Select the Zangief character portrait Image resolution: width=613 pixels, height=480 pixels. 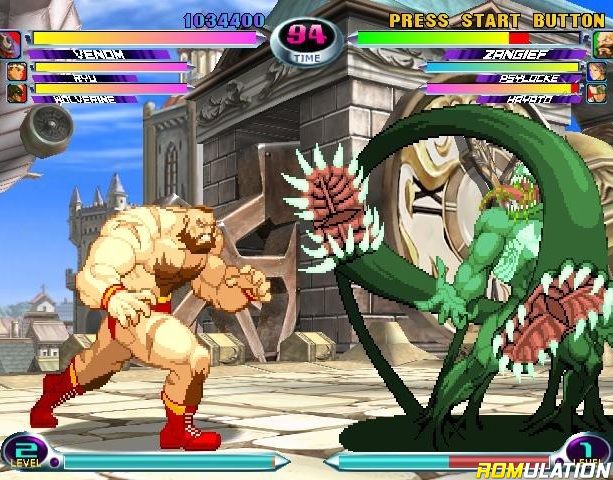600,42
